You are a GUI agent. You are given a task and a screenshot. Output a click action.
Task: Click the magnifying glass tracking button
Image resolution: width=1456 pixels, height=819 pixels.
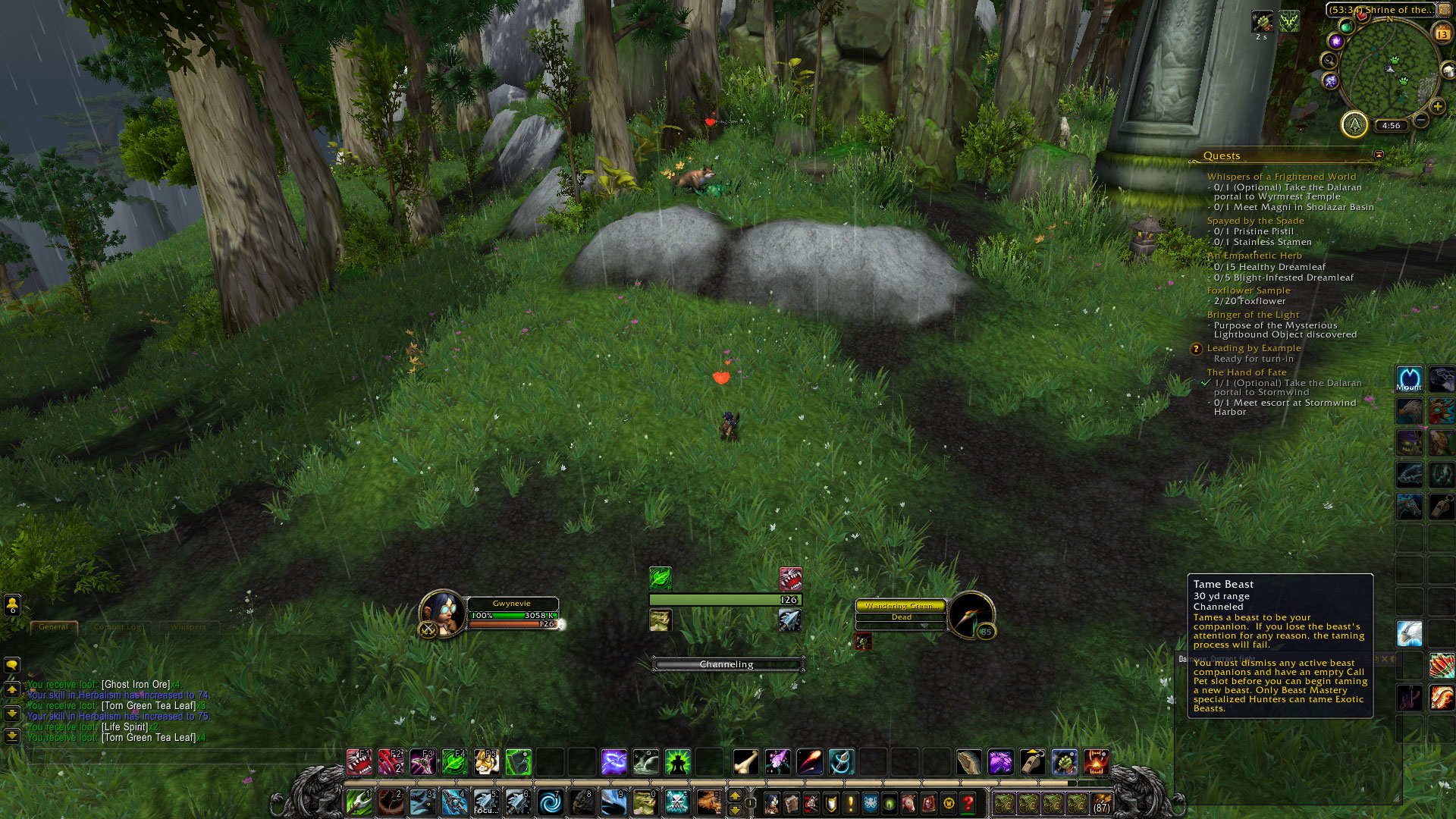click(x=1329, y=60)
